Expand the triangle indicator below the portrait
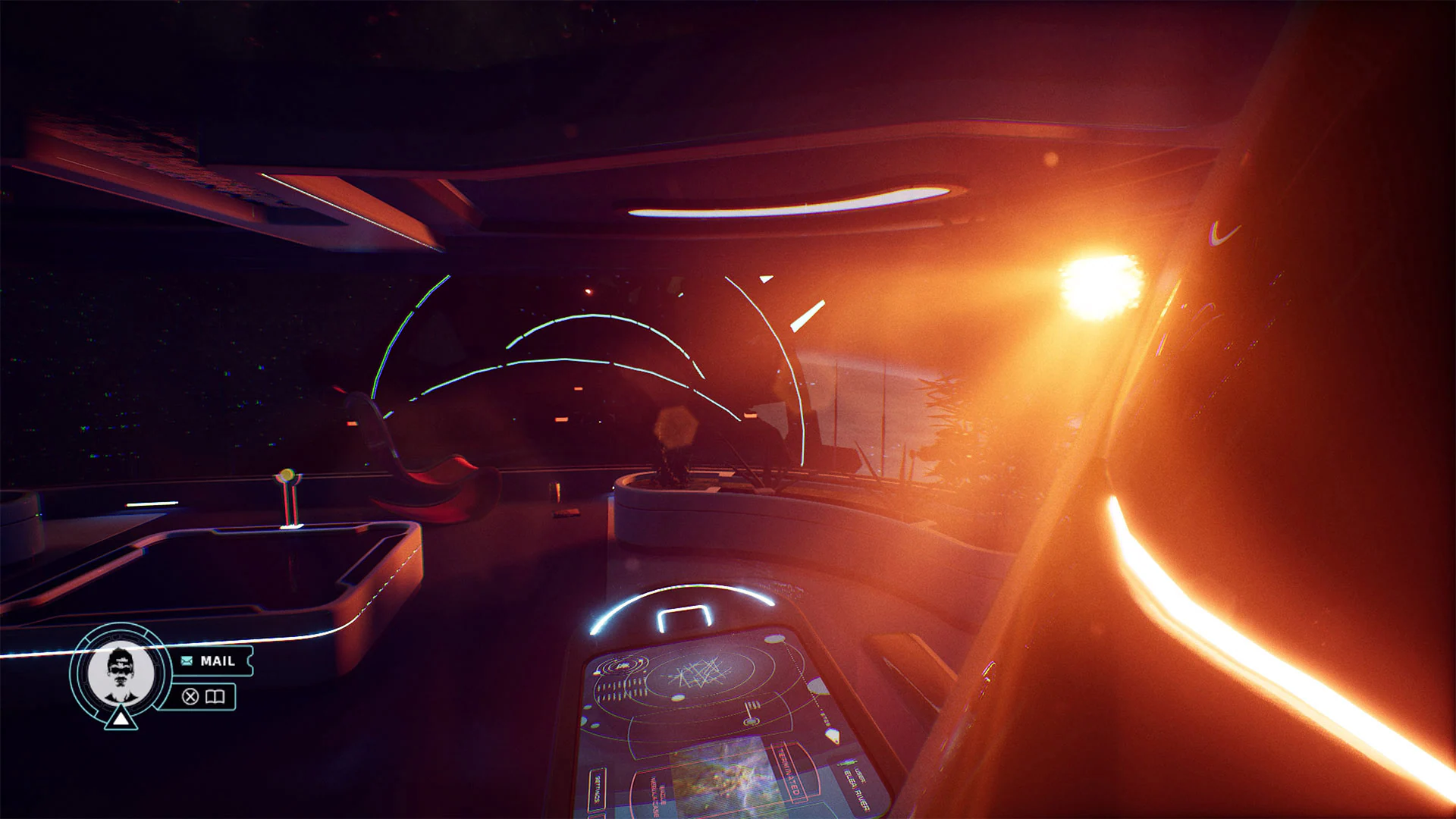This screenshot has height=819, width=1456. (121, 720)
